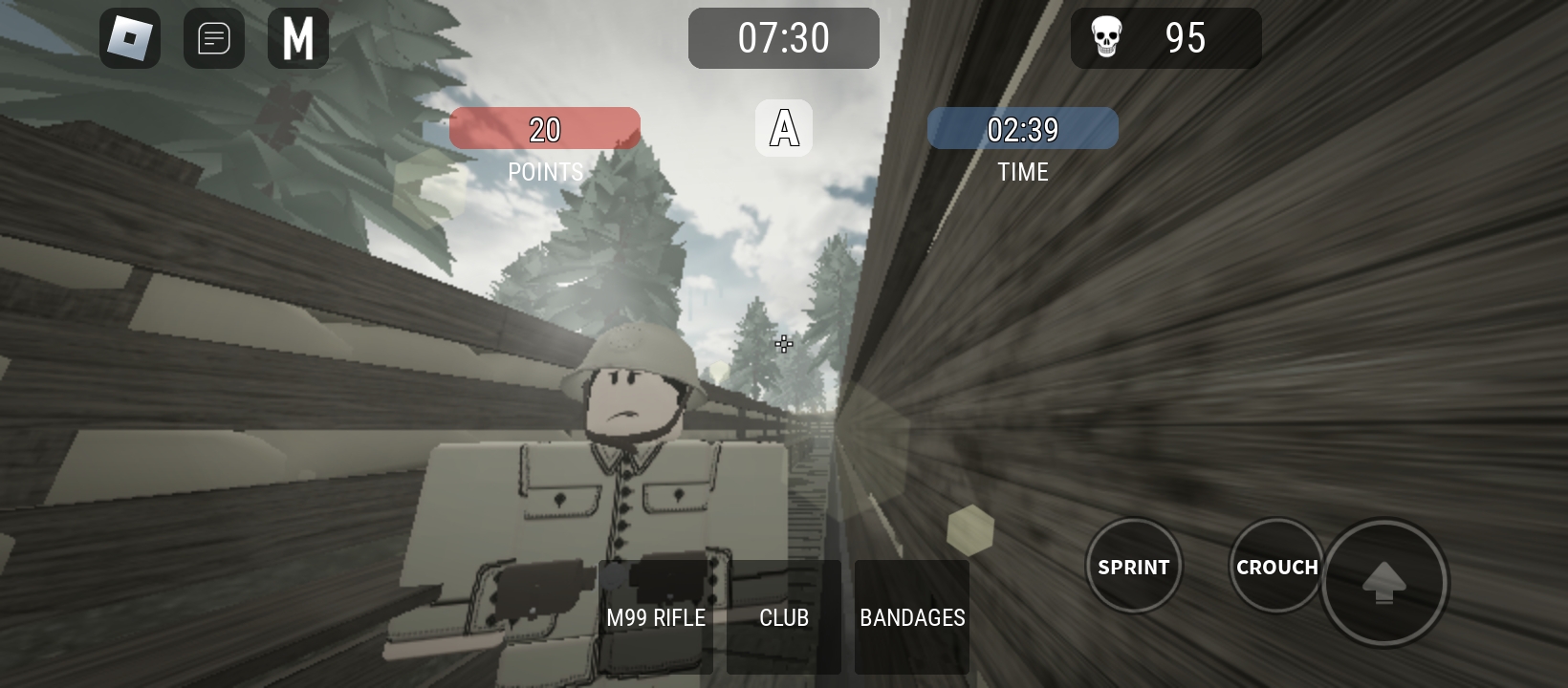Viewport: 1568px width, 688px height.
Task: Open the chat window
Action: (214, 38)
